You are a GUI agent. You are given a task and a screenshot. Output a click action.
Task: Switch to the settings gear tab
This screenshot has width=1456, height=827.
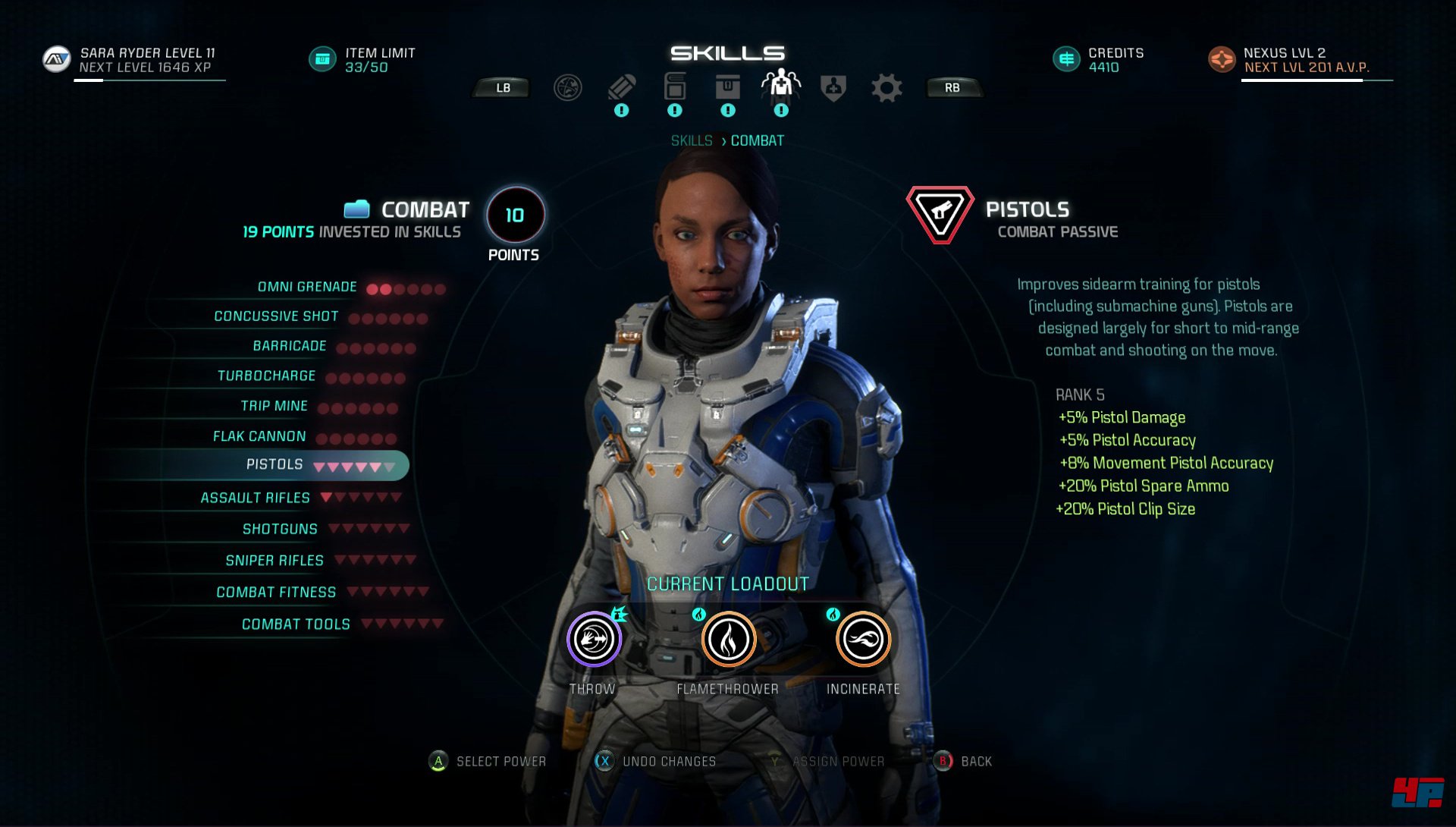point(886,88)
